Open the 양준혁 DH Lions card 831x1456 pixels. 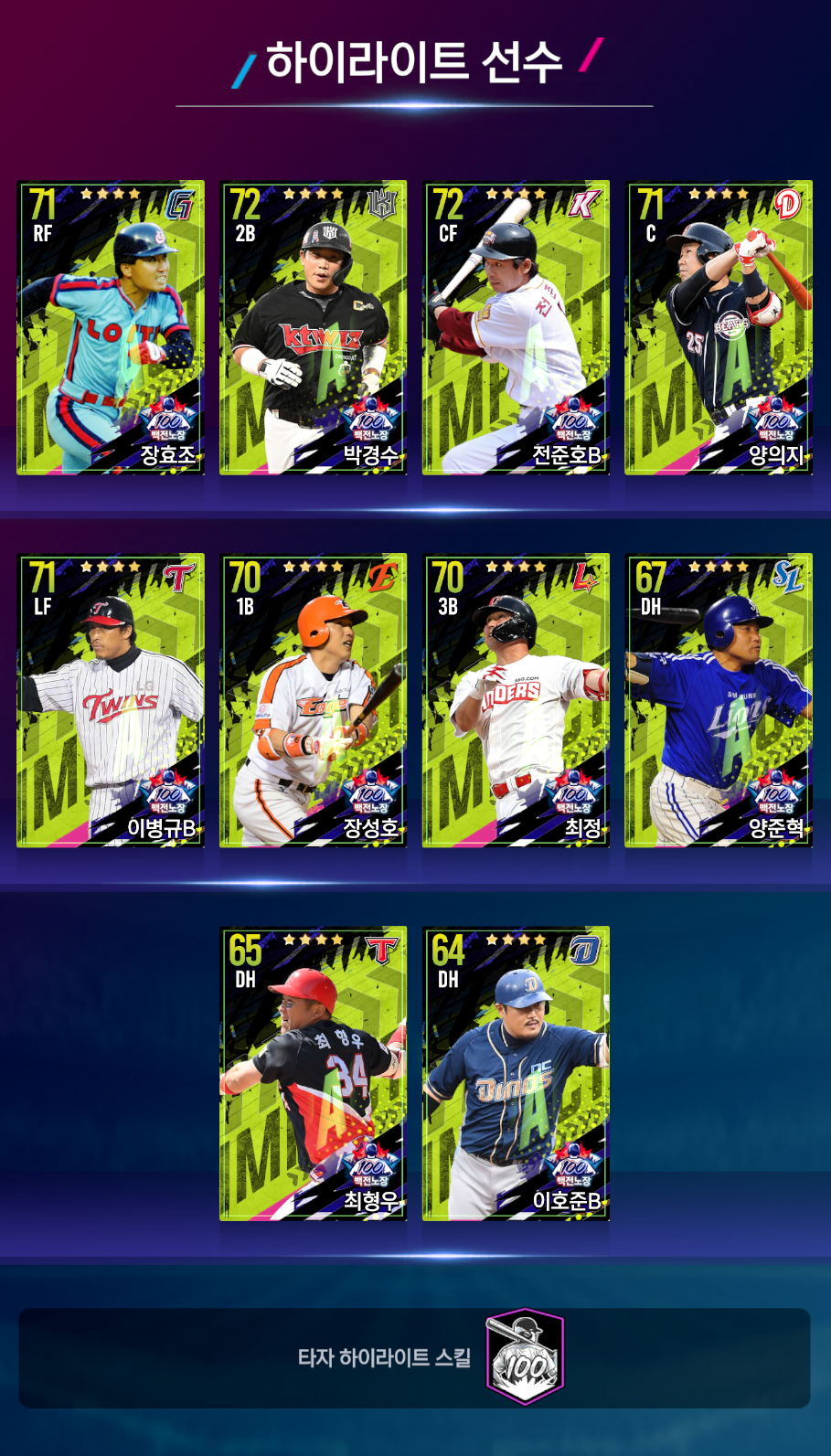coord(719,700)
